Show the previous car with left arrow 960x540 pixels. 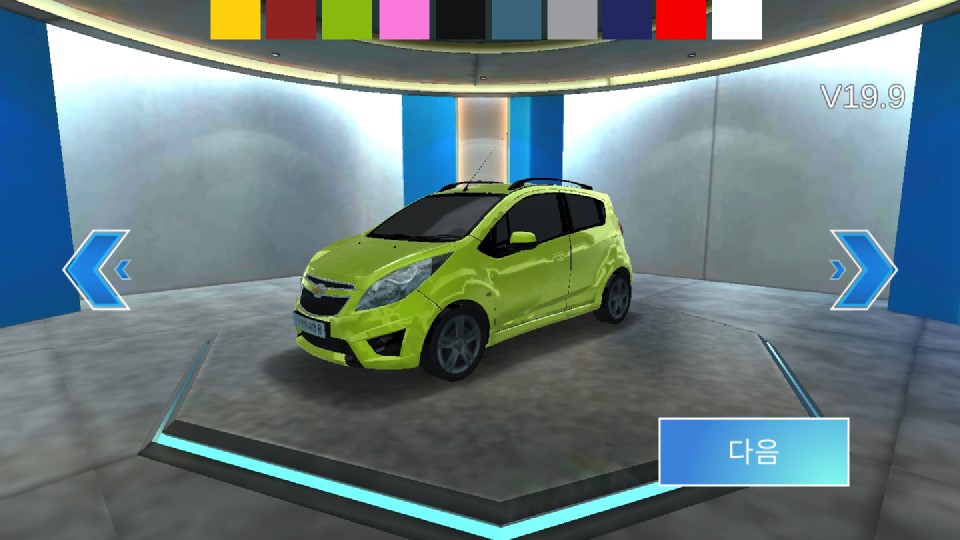pyautogui.click(x=97, y=269)
